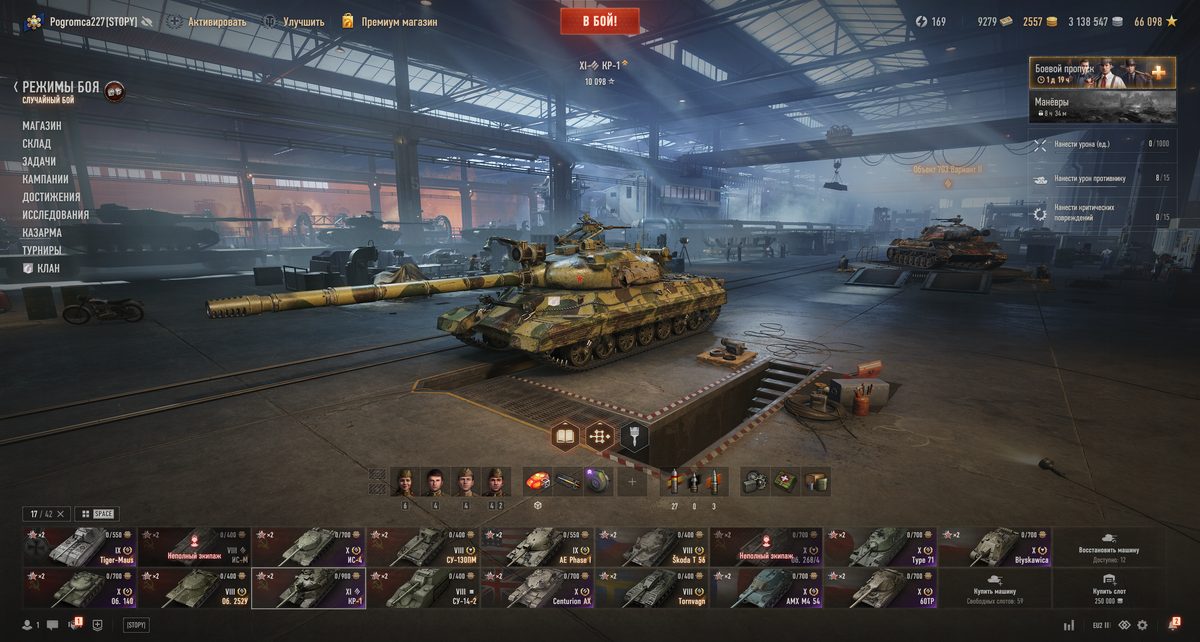
Task: Select the AMX M4 54 tank
Action: click(766, 589)
